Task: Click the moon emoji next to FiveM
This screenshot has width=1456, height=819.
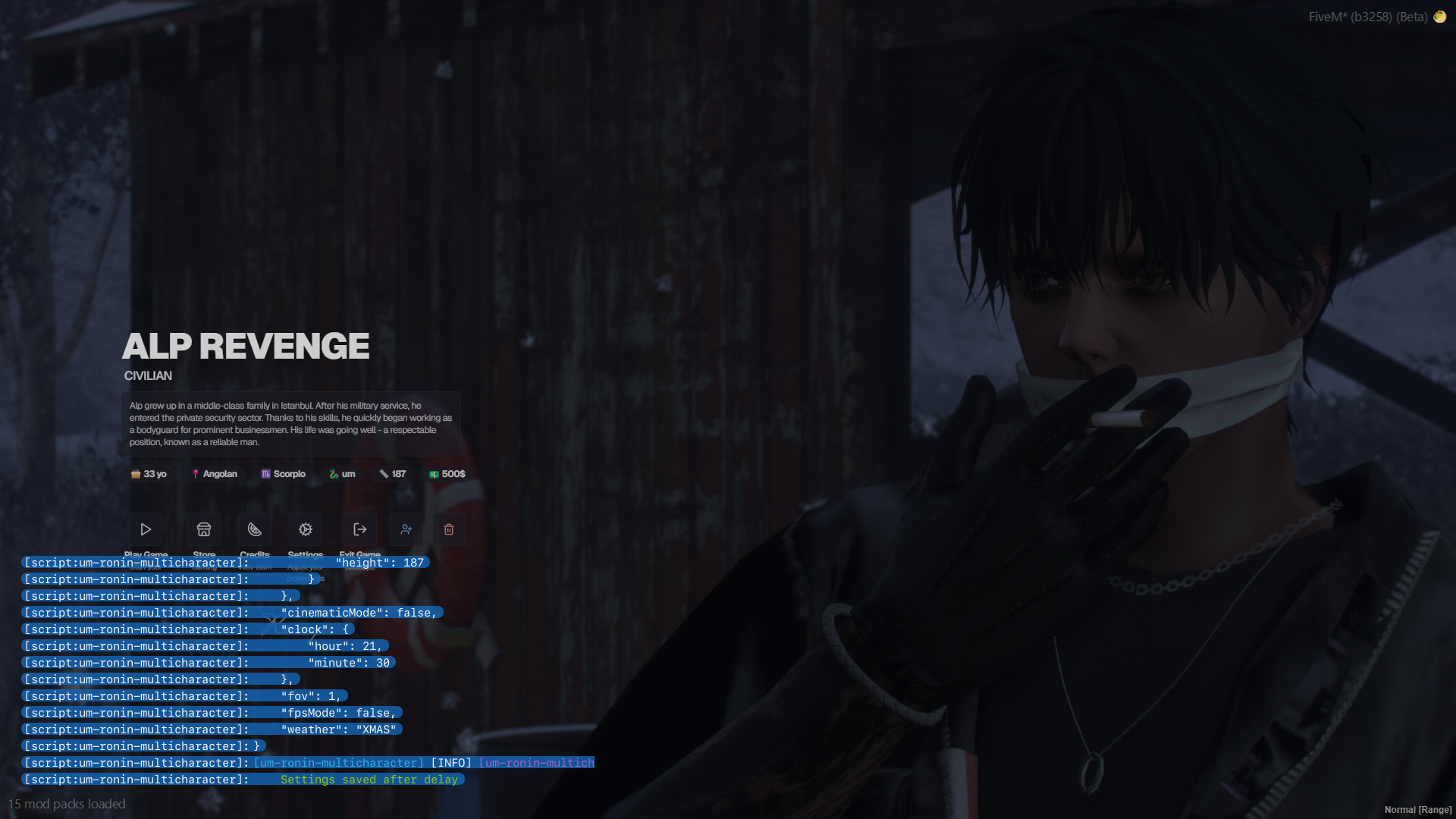Action: [1439, 16]
